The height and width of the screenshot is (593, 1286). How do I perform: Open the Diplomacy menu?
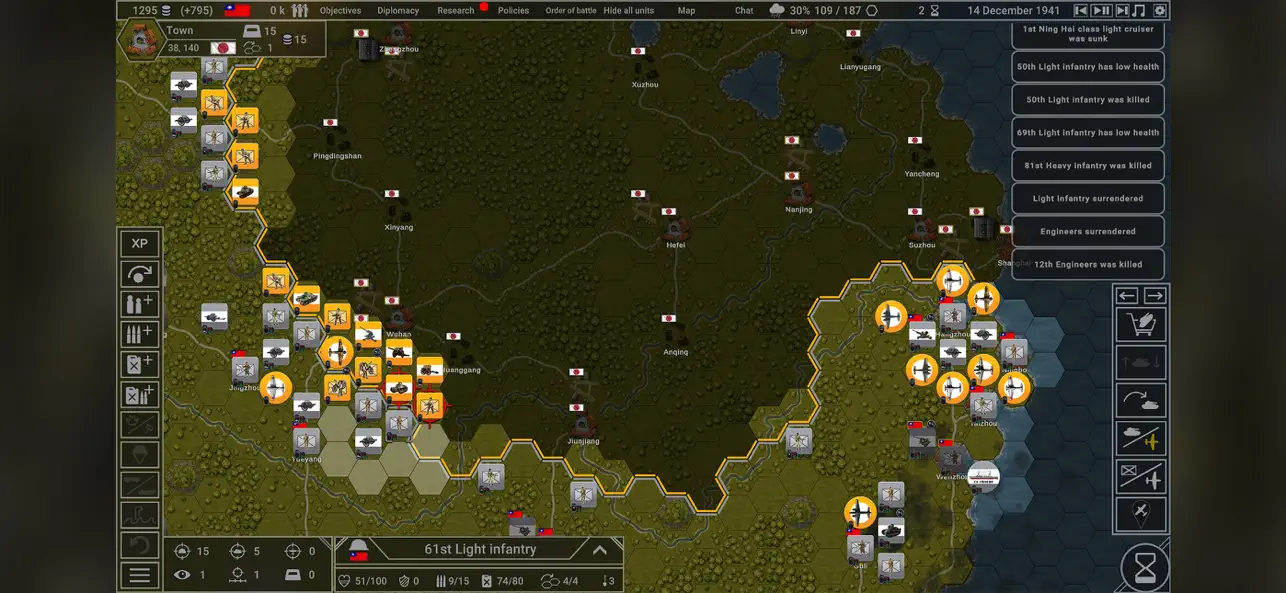coord(398,11)
